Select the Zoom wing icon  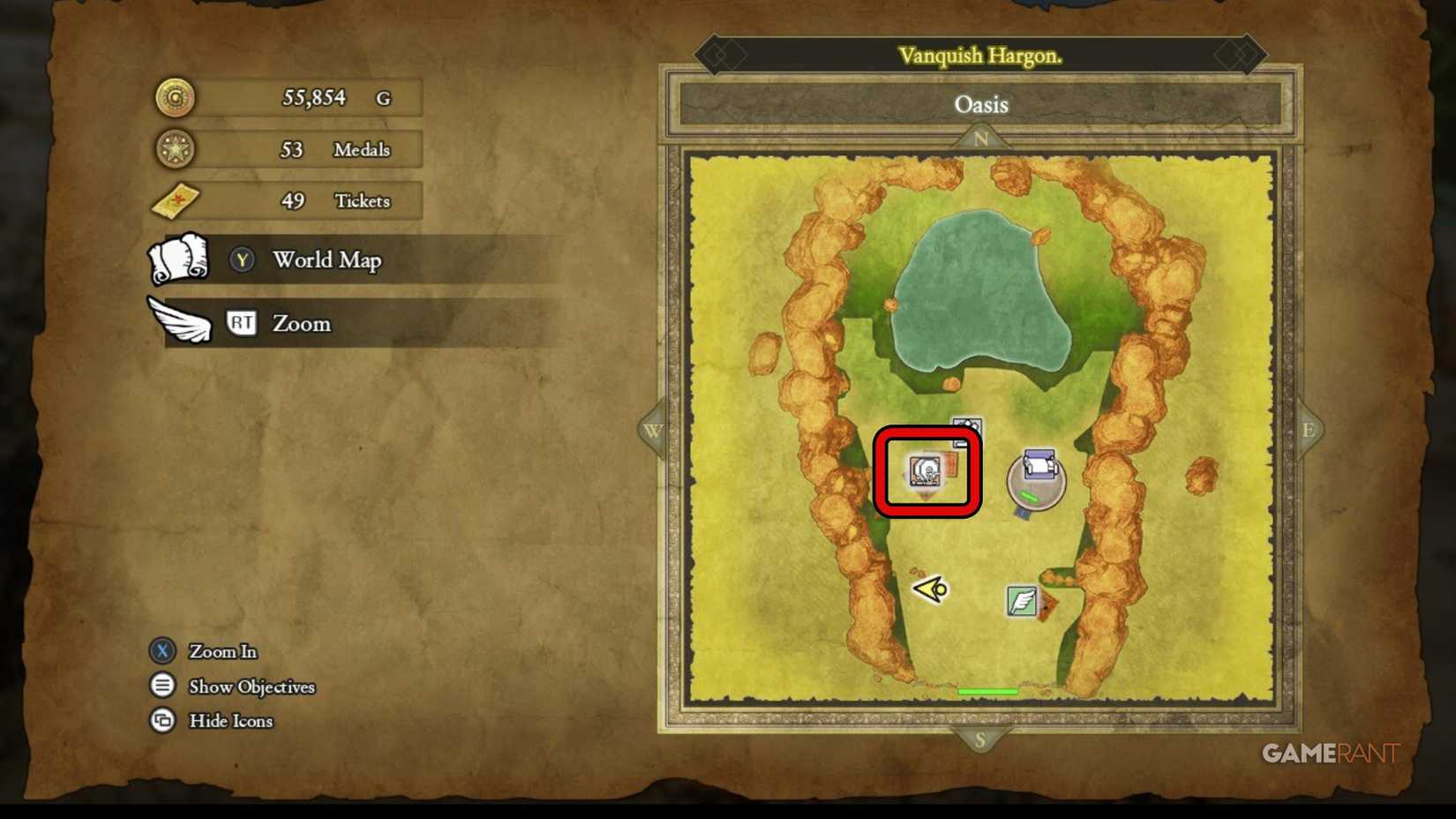pos(179,323)
